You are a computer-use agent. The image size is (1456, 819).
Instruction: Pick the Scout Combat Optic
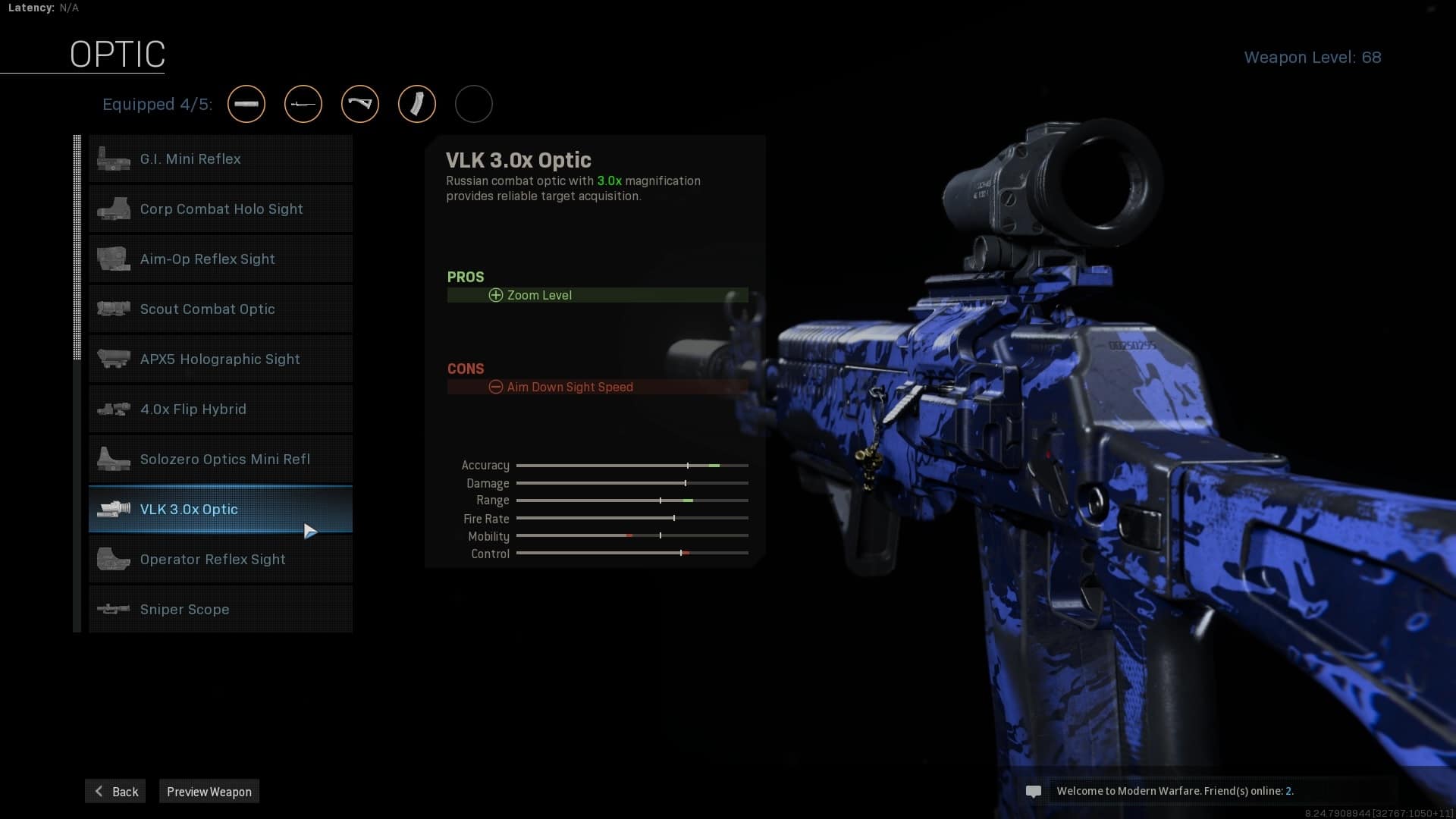point(220,309)
